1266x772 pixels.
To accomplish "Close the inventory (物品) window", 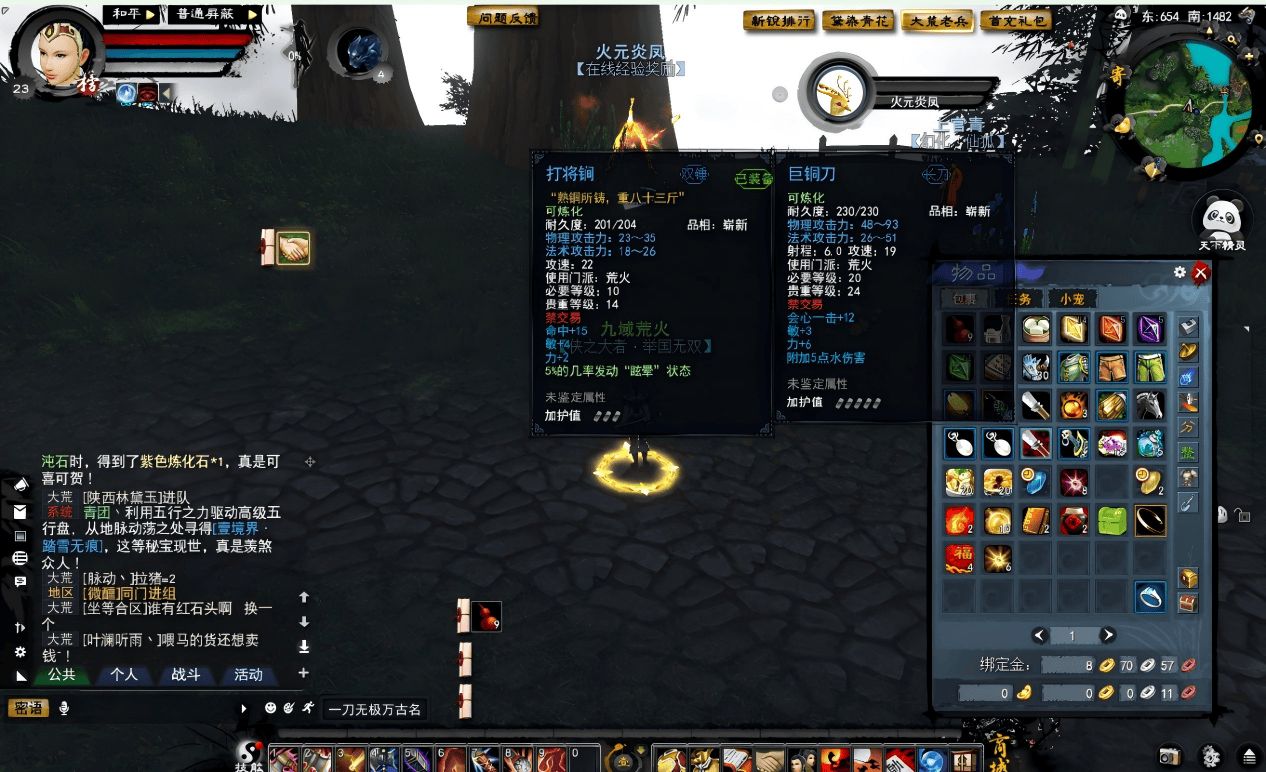I will 1201,272.
